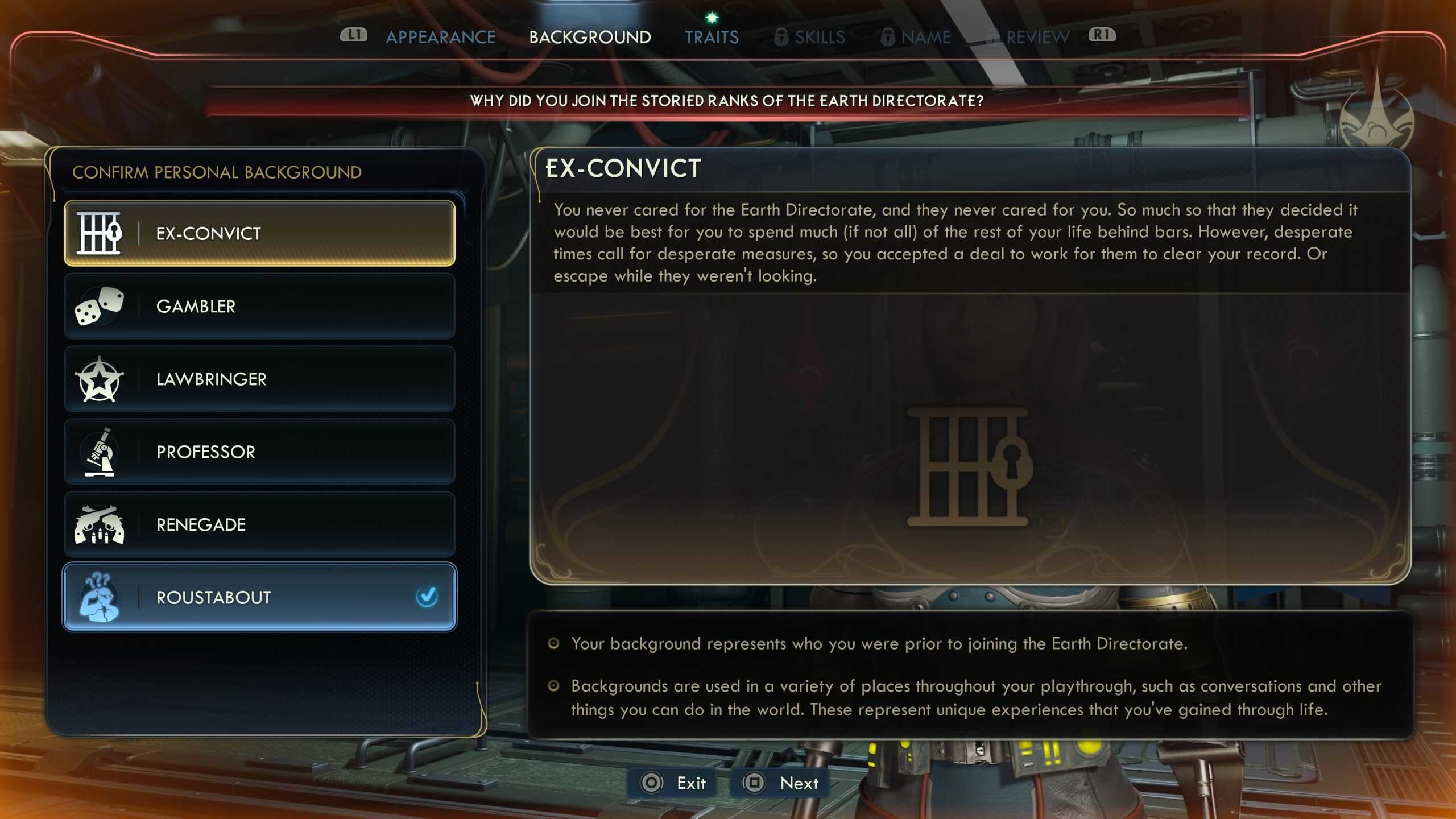Switch to the Appearance tab
The height and width of the screenshot is (819, 1456).
pos(440,38)
